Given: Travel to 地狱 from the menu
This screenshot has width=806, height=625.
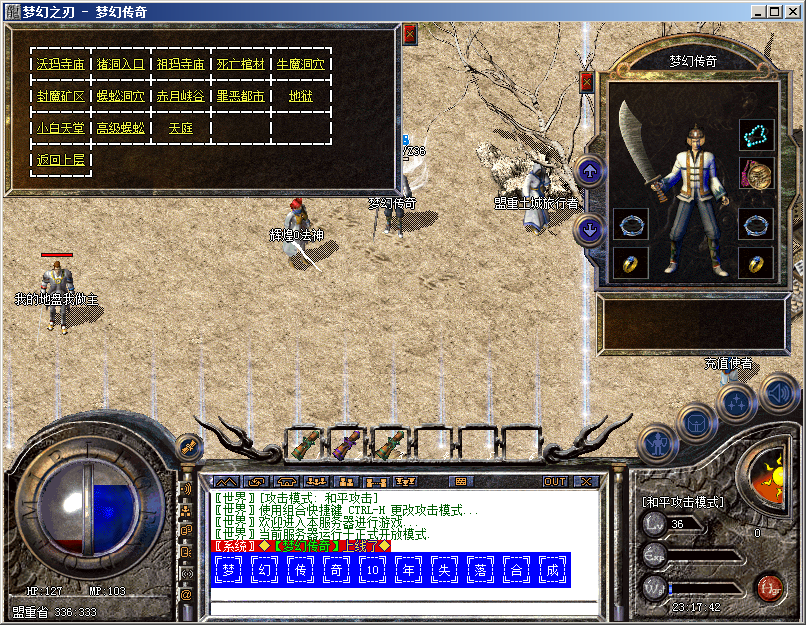Looking at the screenshot, I should pyautogui.click(x=301, y=97).
